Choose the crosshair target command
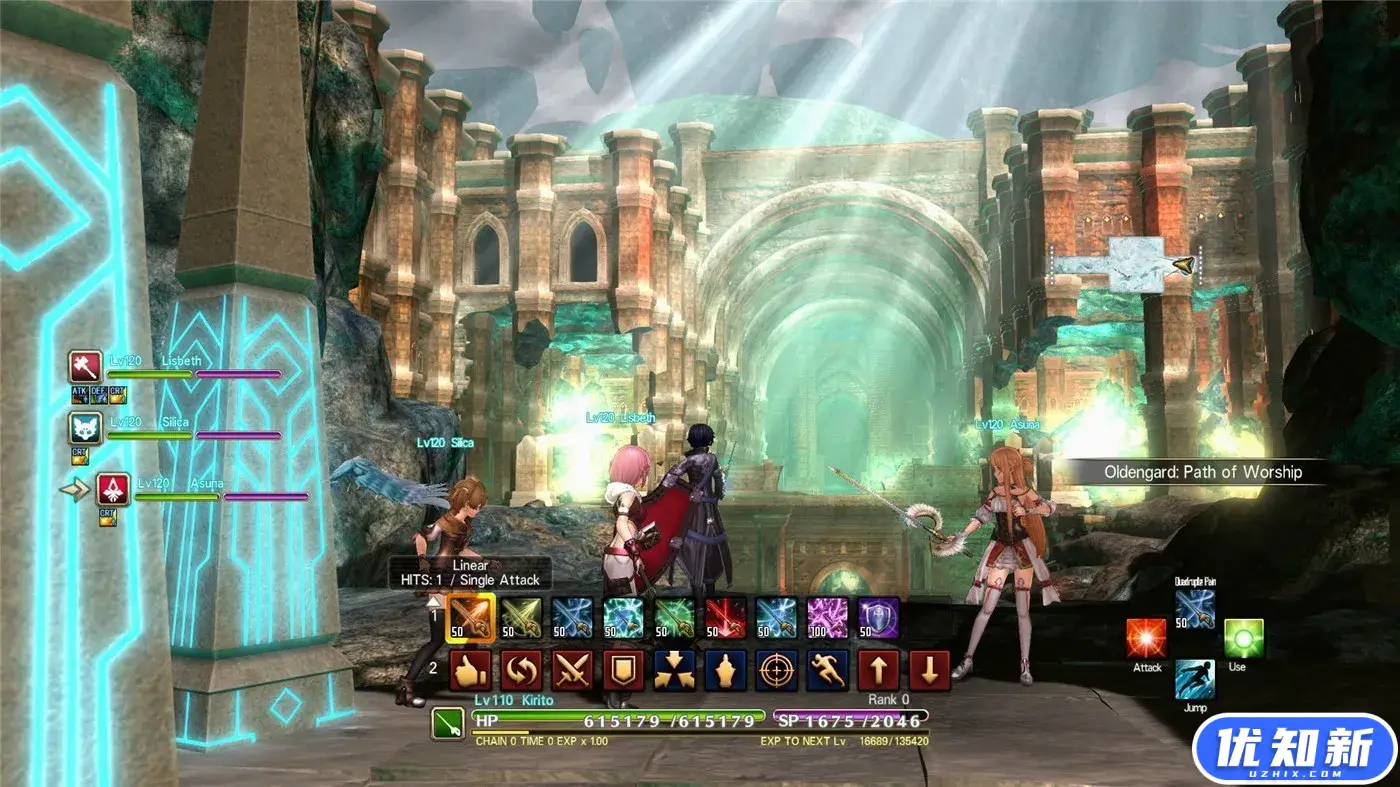Screen dimensions: 1400x787 pyautogui.click(x=777, y=670)
